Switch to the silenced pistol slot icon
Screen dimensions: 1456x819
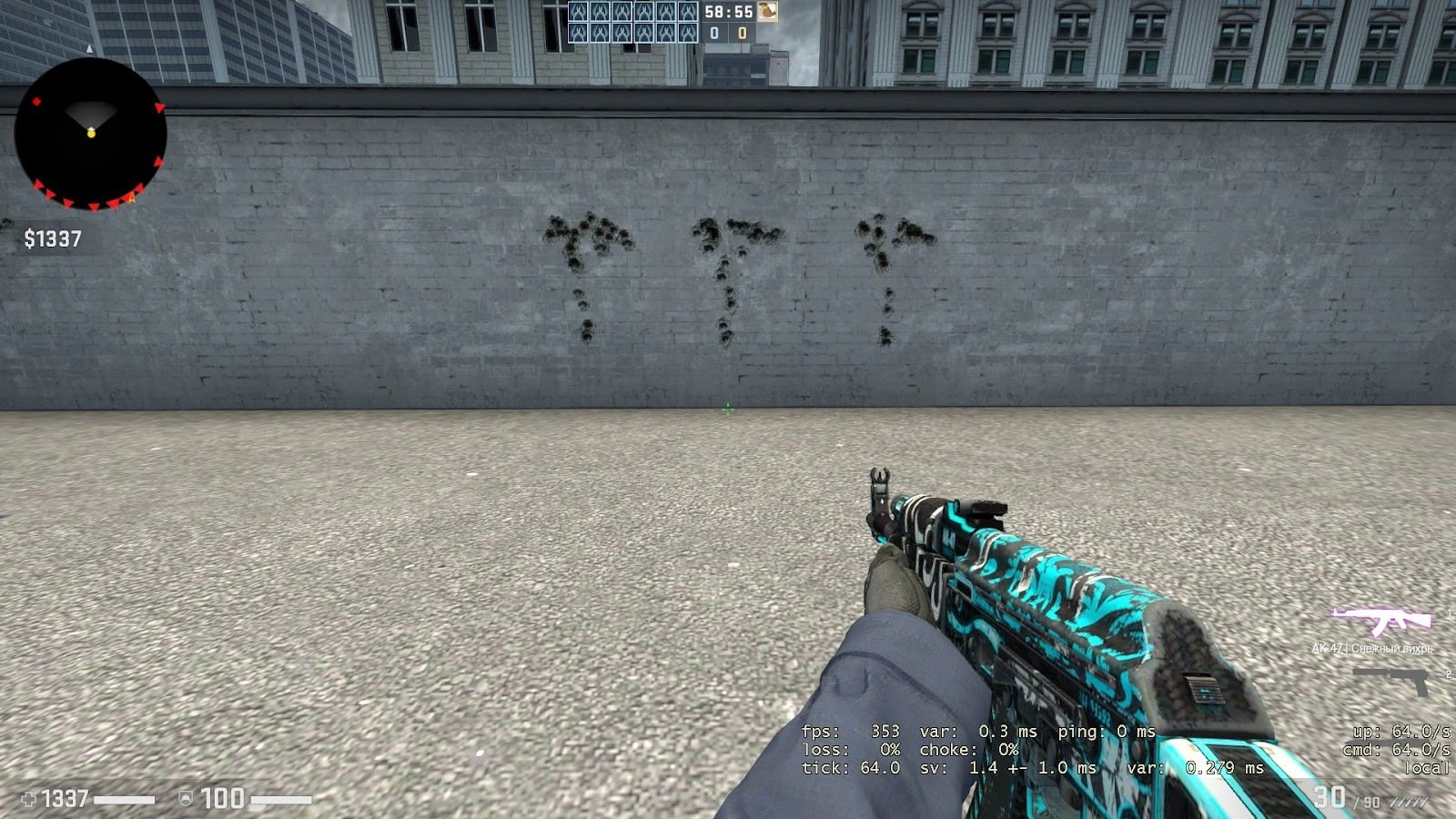pos(1390,681)
